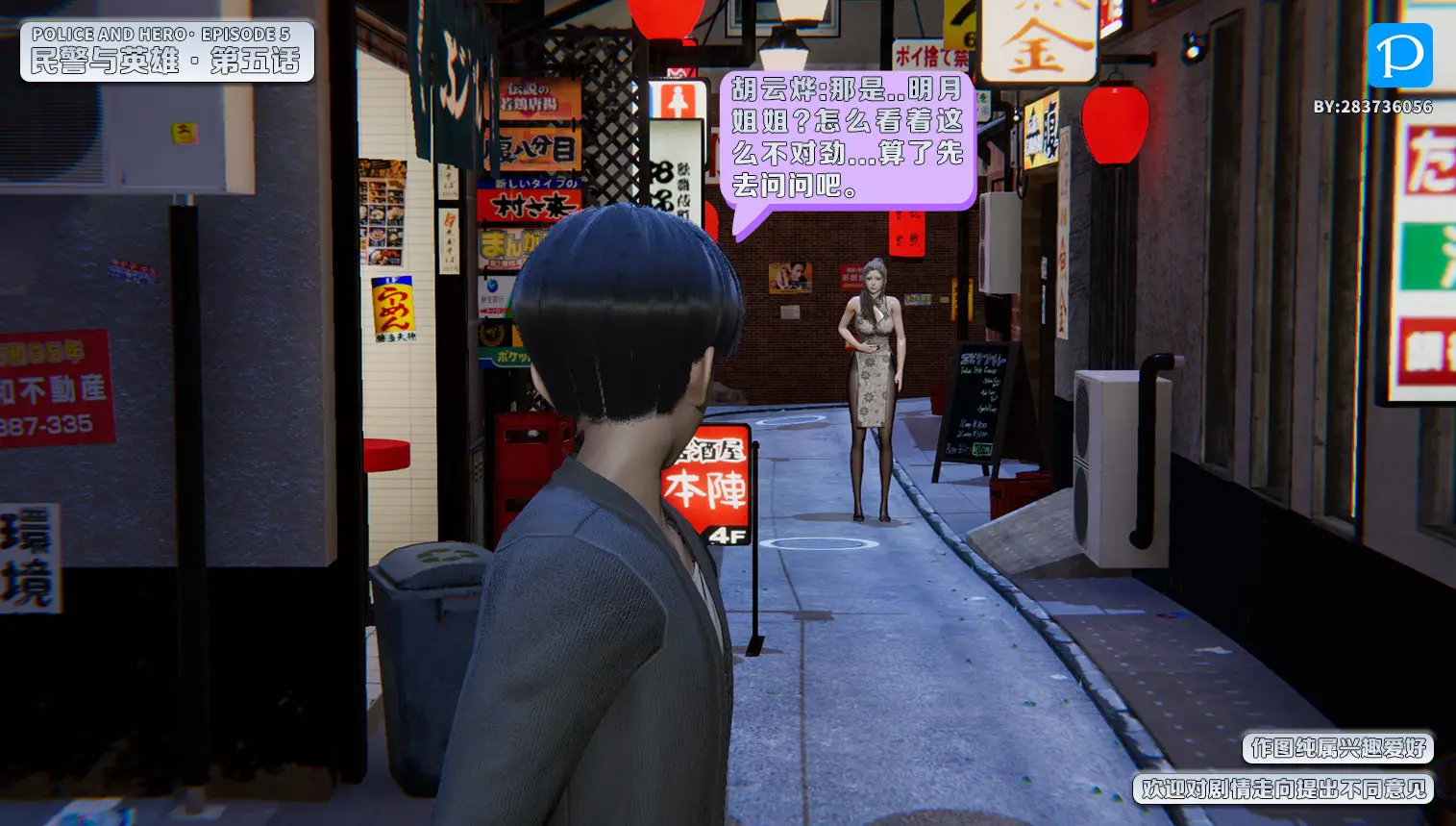Click the blue Pixiv logo icon

(x=1399, y=56)
